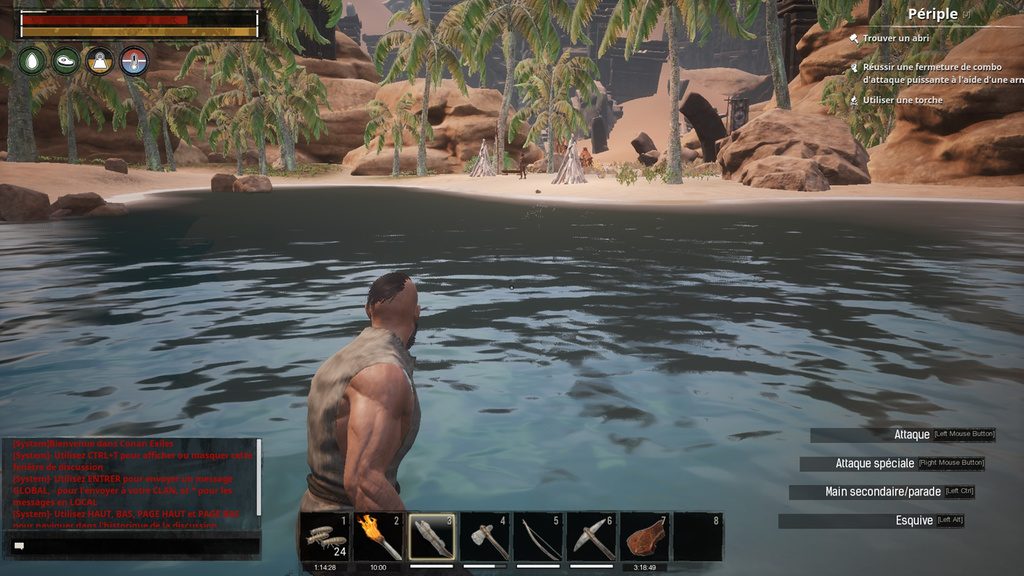The height and width of the screenshot is (576, 1024).
Task: Choose the stone hatchet in the hotbar
Action: (x=486, y=537)
